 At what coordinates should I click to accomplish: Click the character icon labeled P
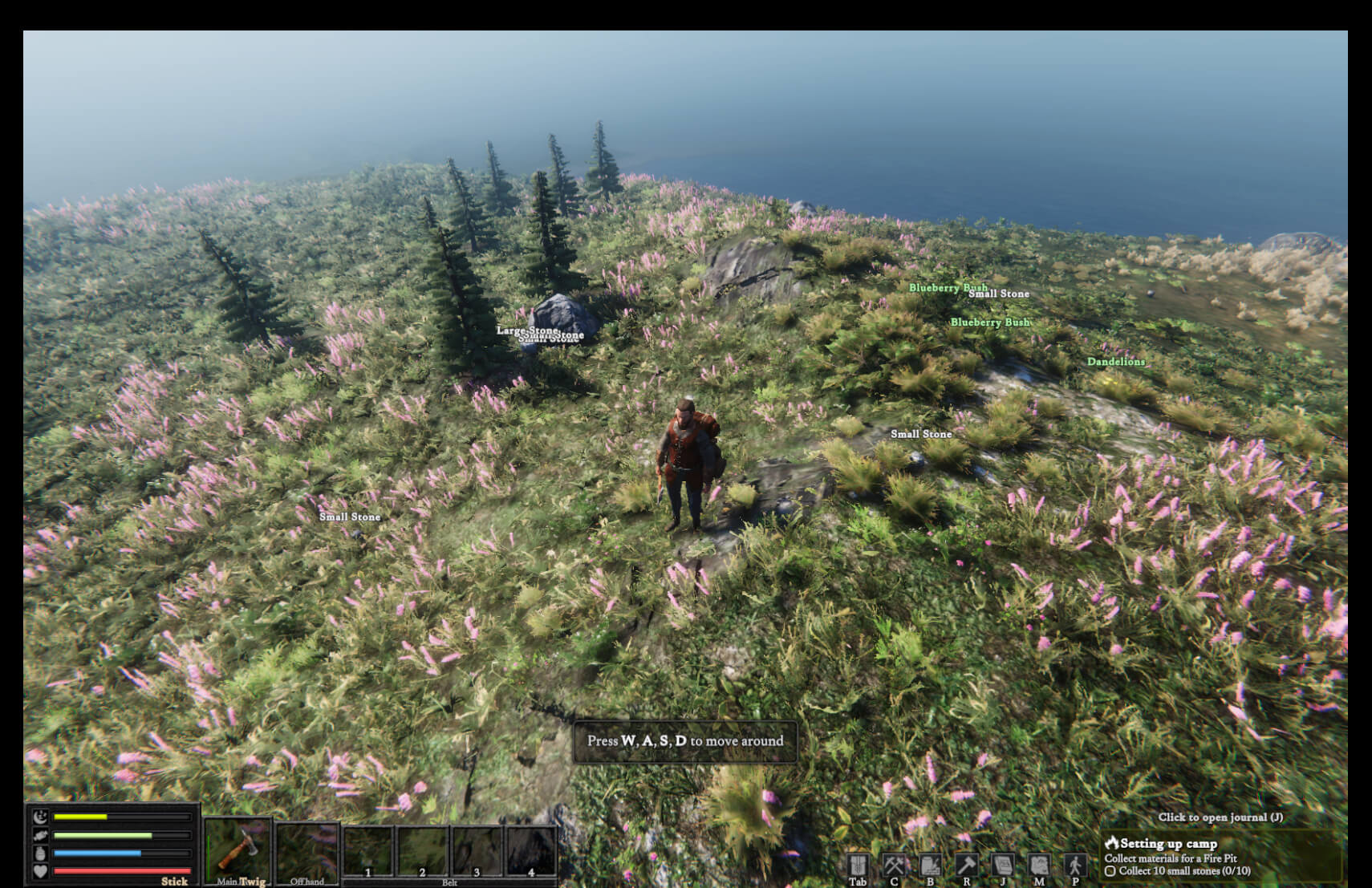[x=1075, y=864]
